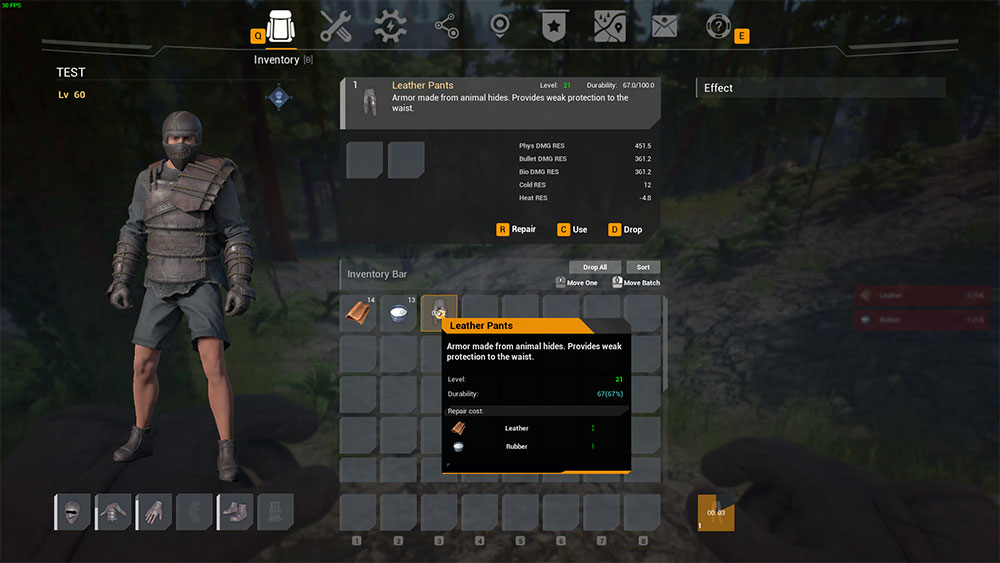The width and height of the screenshot is (1000, 563).
Task: Open the mail envelope tab
Action: pyautogui.click(x=664, y=27)
